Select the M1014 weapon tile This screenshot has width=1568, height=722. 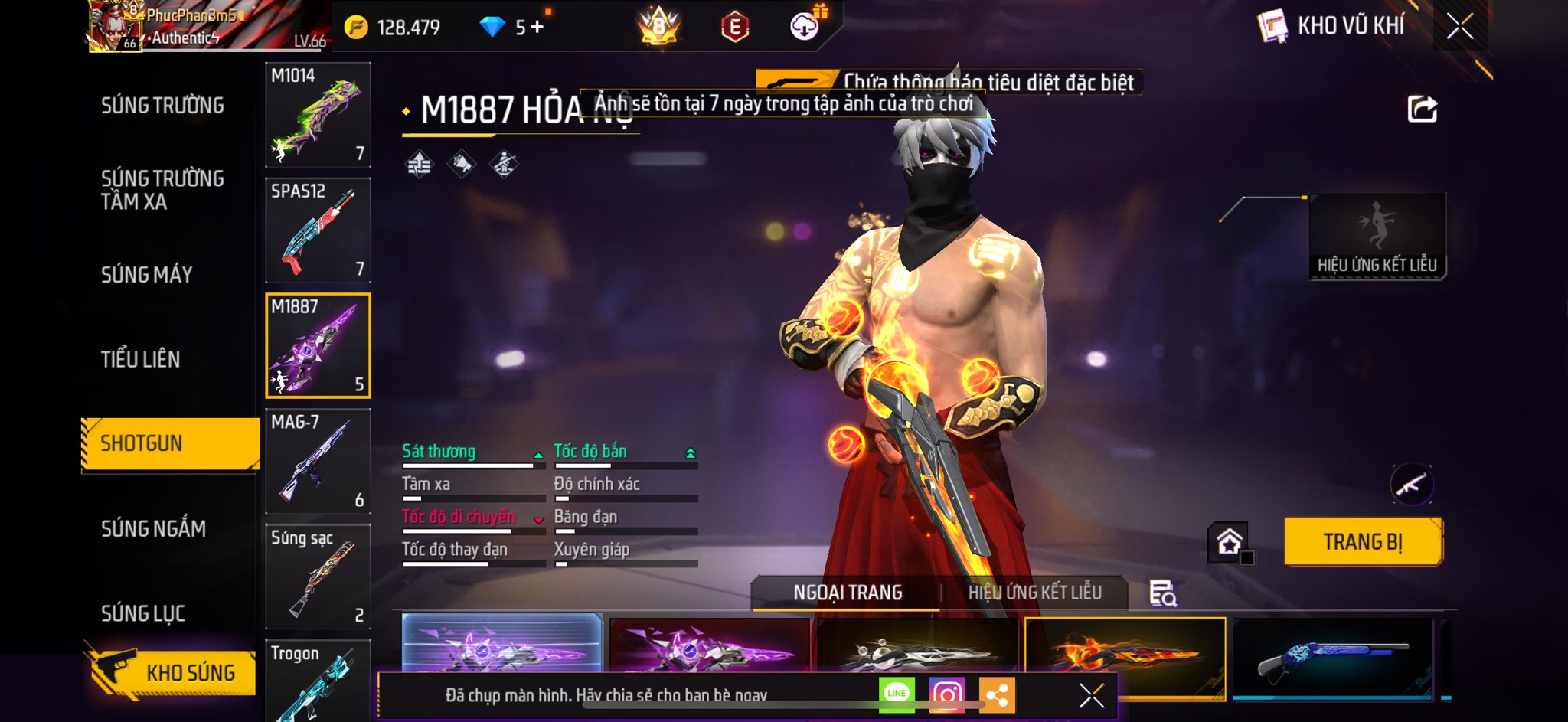coord(318,115)
